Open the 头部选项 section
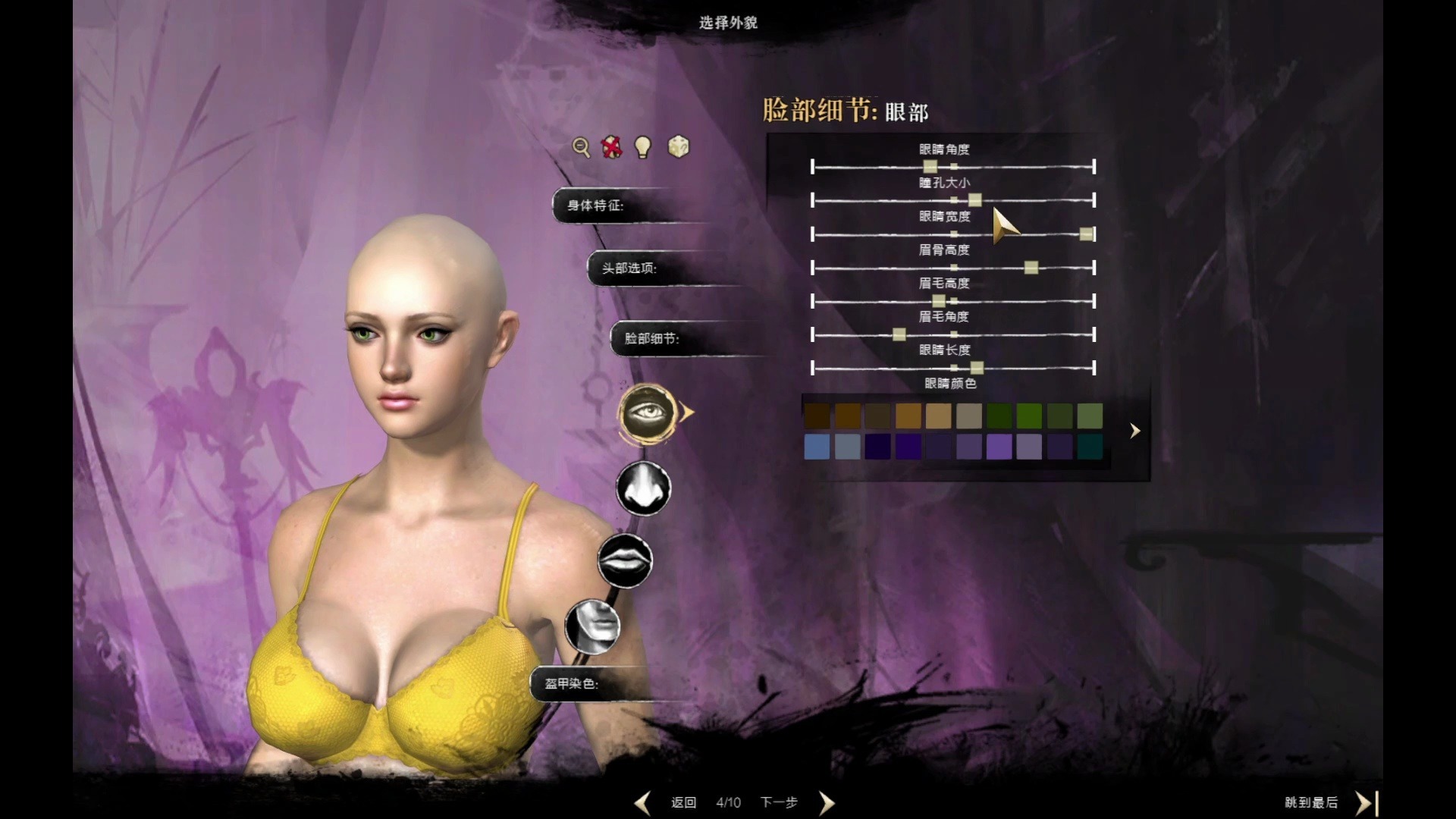 (x=629, y=268)
